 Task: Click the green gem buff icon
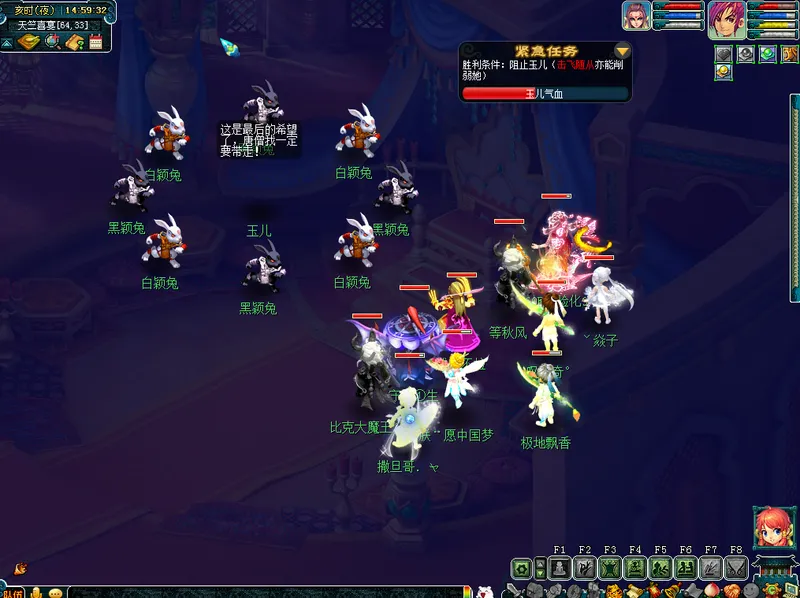pyautogui.click(x=767, y=54)
